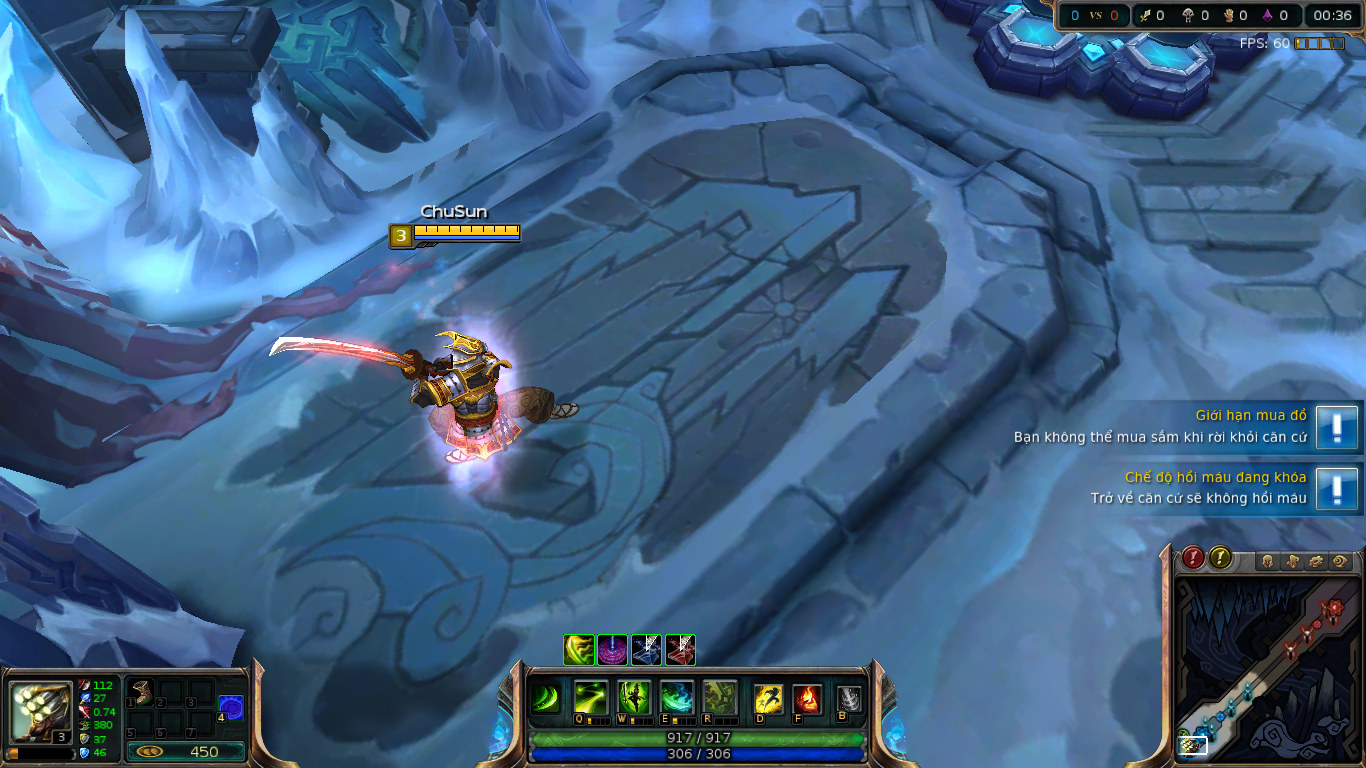Toggle the red exclamation icon above the minimap
Viewport: 1366px width, 768px height.
click(1193, 558)
